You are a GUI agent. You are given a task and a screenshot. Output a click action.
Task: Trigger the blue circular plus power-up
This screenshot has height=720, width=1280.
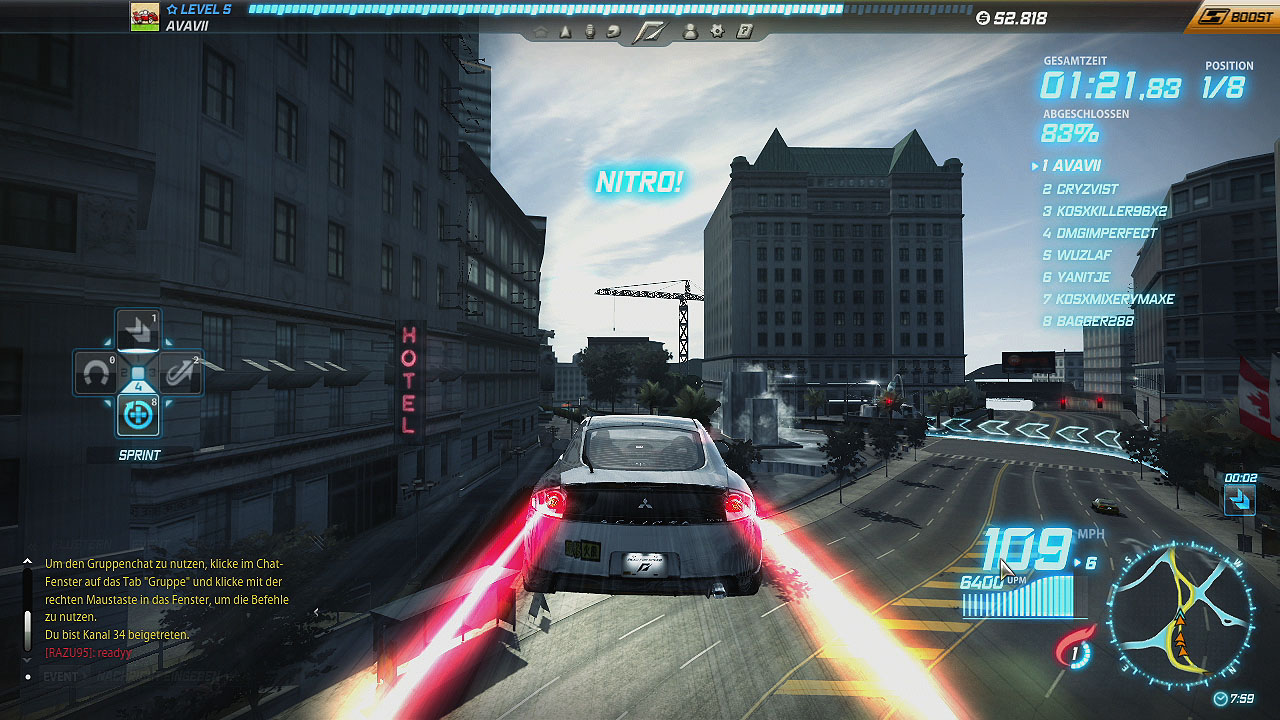[x=138, y=414]
